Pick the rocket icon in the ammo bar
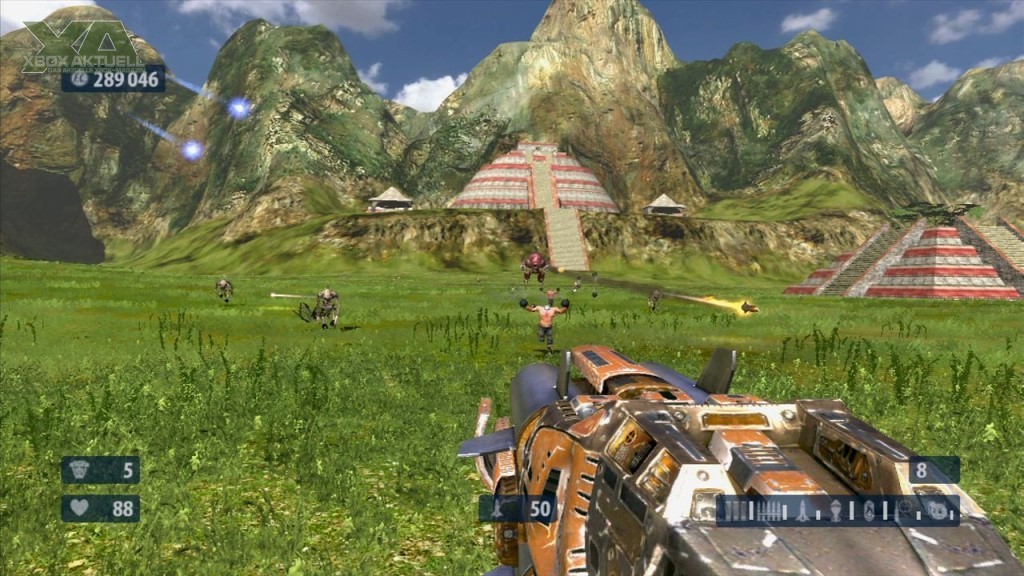 pyautogui.click(x=802, y=511)
